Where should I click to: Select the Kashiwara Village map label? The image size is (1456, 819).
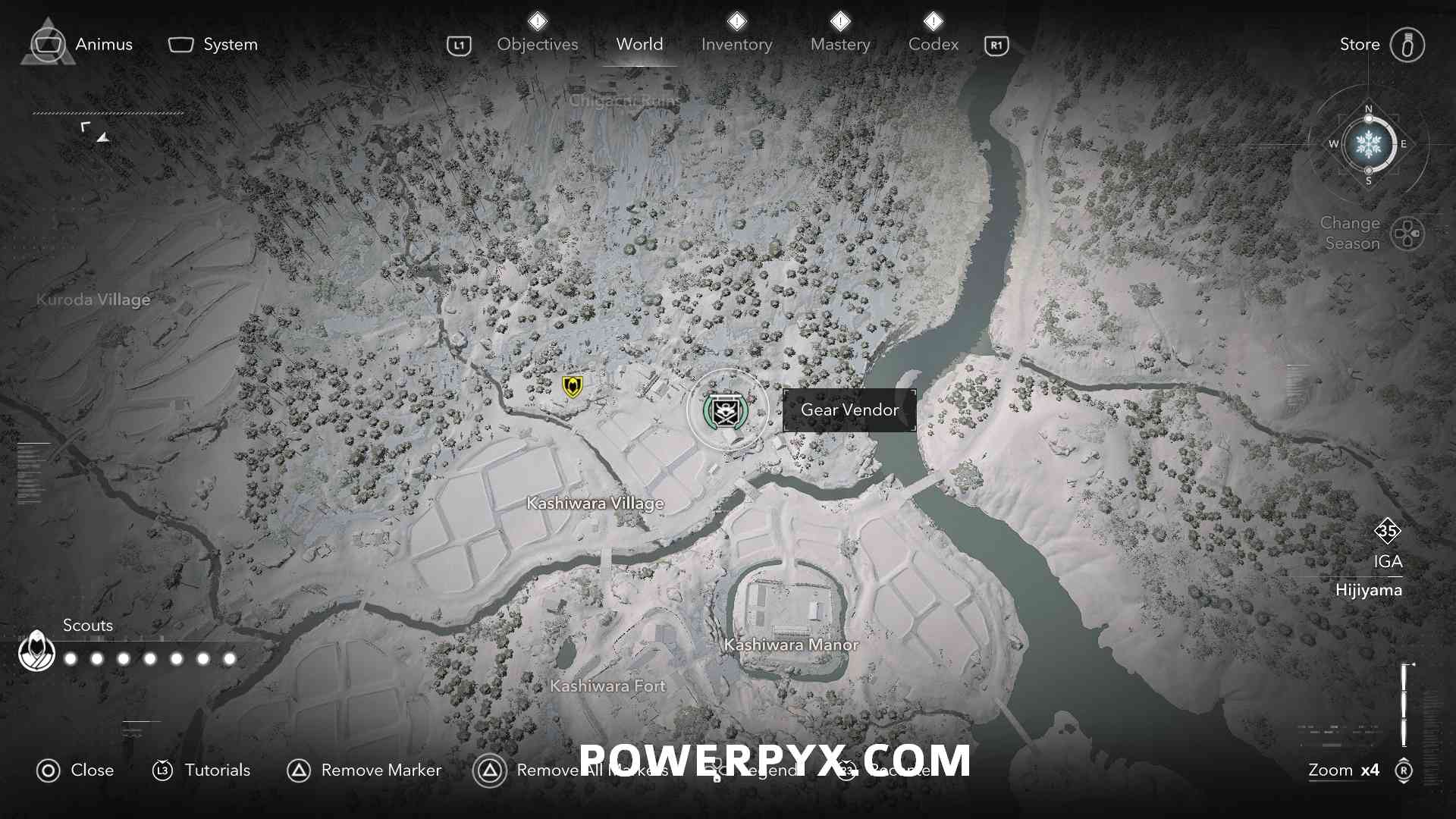(x=595, y=503)
